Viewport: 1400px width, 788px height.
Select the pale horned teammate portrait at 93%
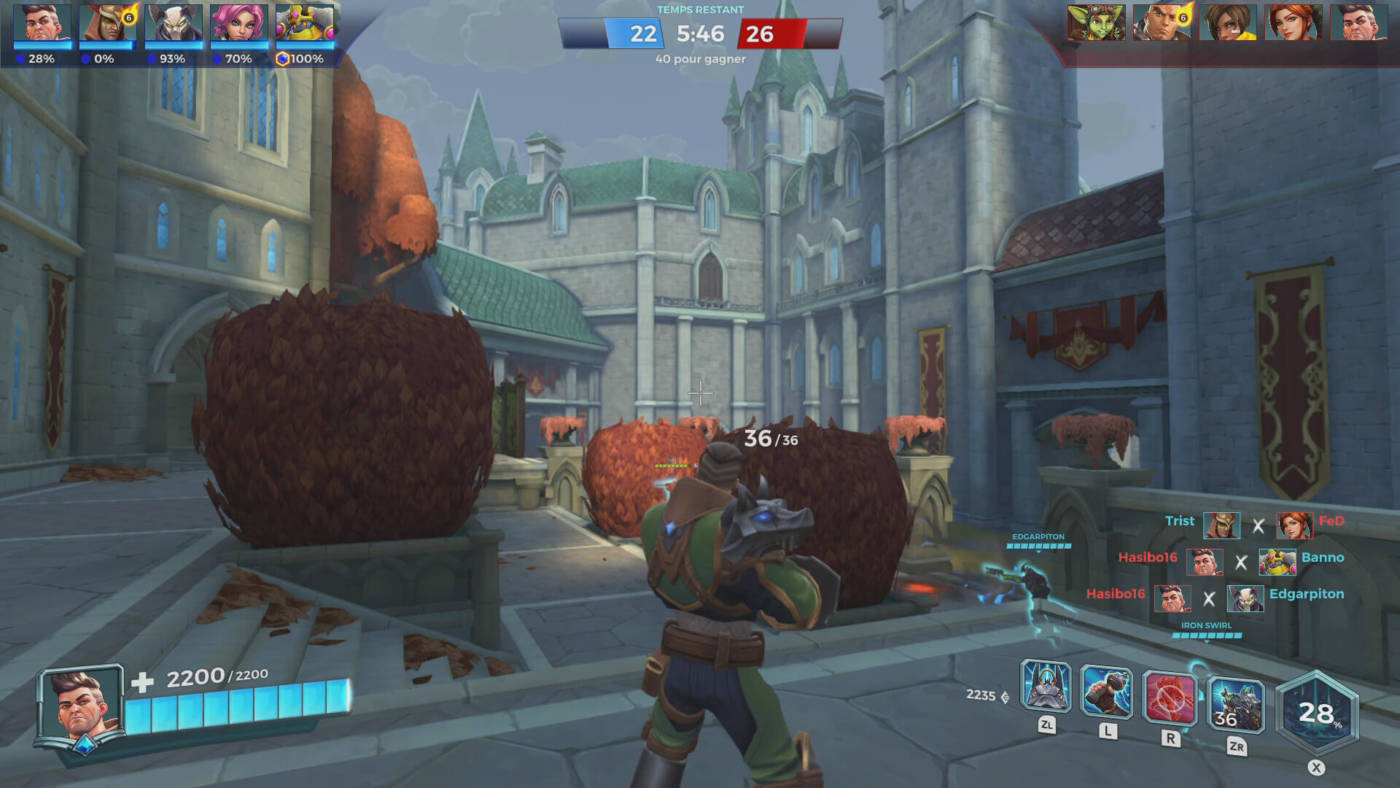tap(173, 23)
